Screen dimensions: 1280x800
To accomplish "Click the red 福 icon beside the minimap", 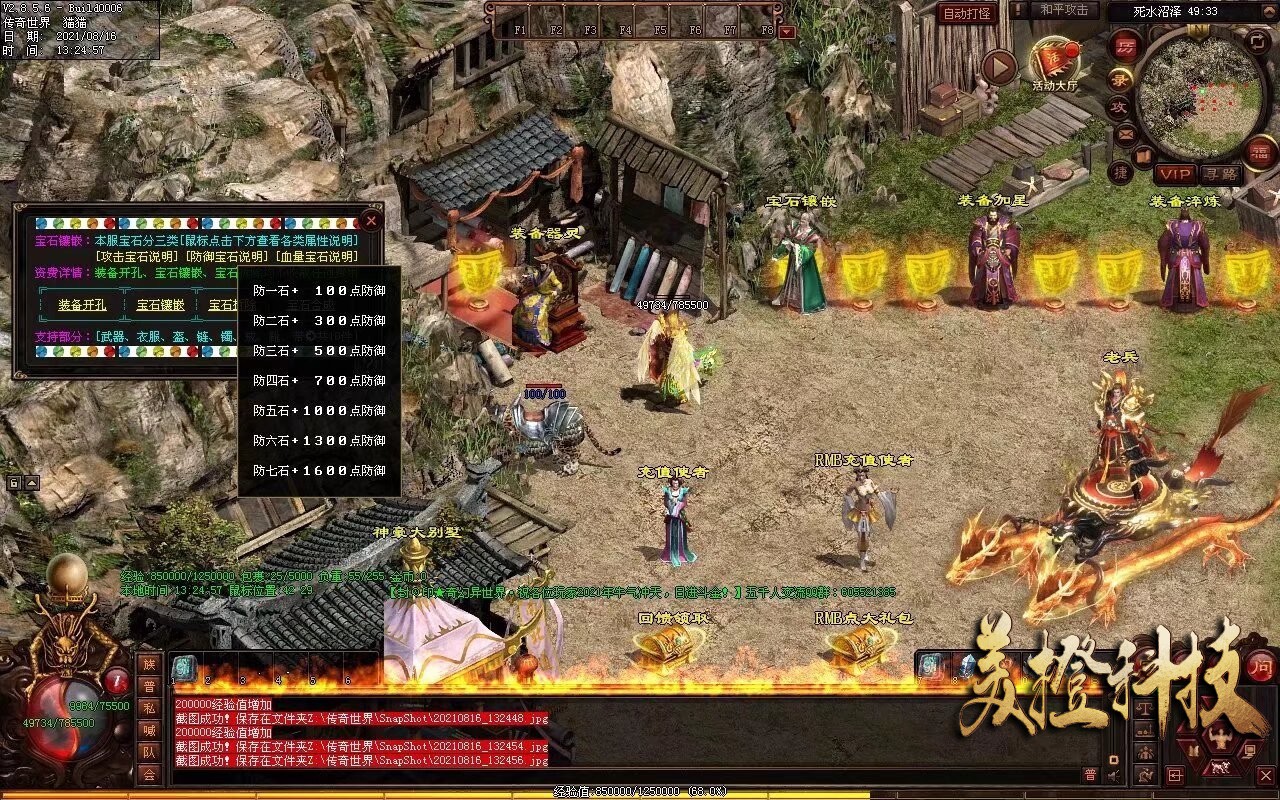I will [x=1259, y=153].
